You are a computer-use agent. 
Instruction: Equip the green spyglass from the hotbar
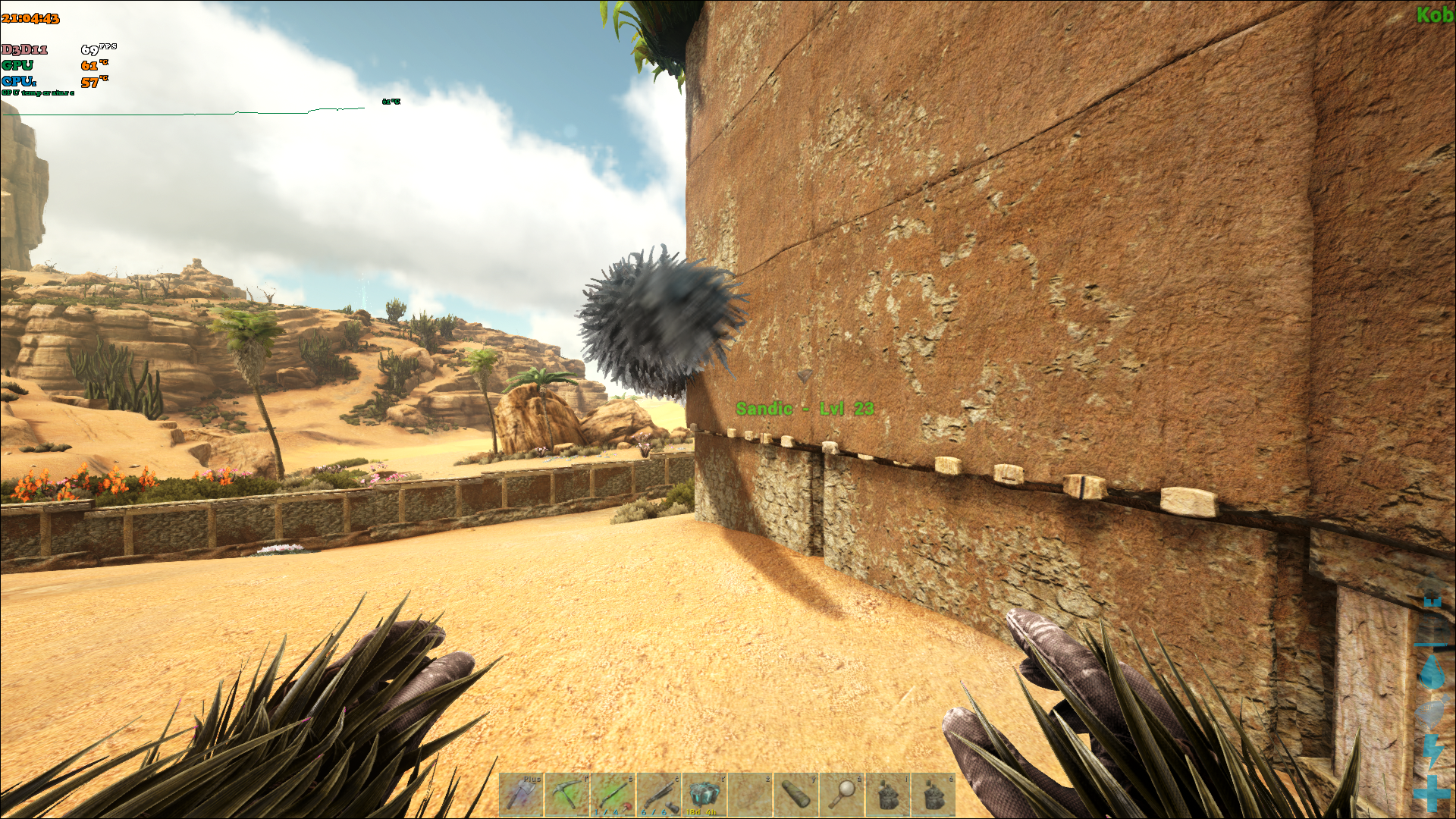795,794
